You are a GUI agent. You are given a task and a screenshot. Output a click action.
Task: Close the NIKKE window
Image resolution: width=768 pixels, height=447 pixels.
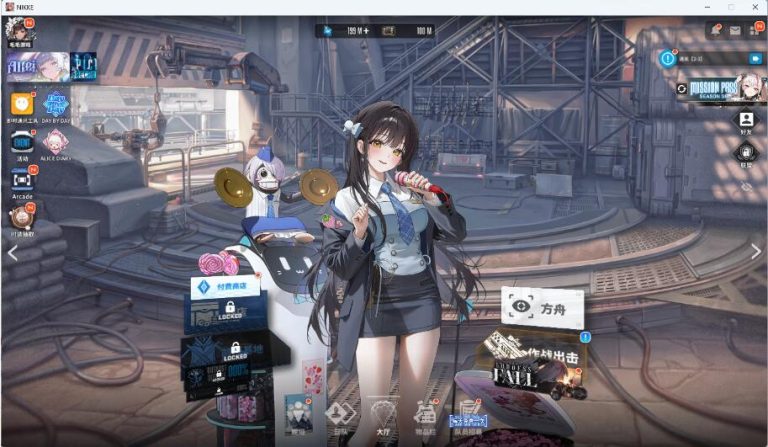pos(754,7)
